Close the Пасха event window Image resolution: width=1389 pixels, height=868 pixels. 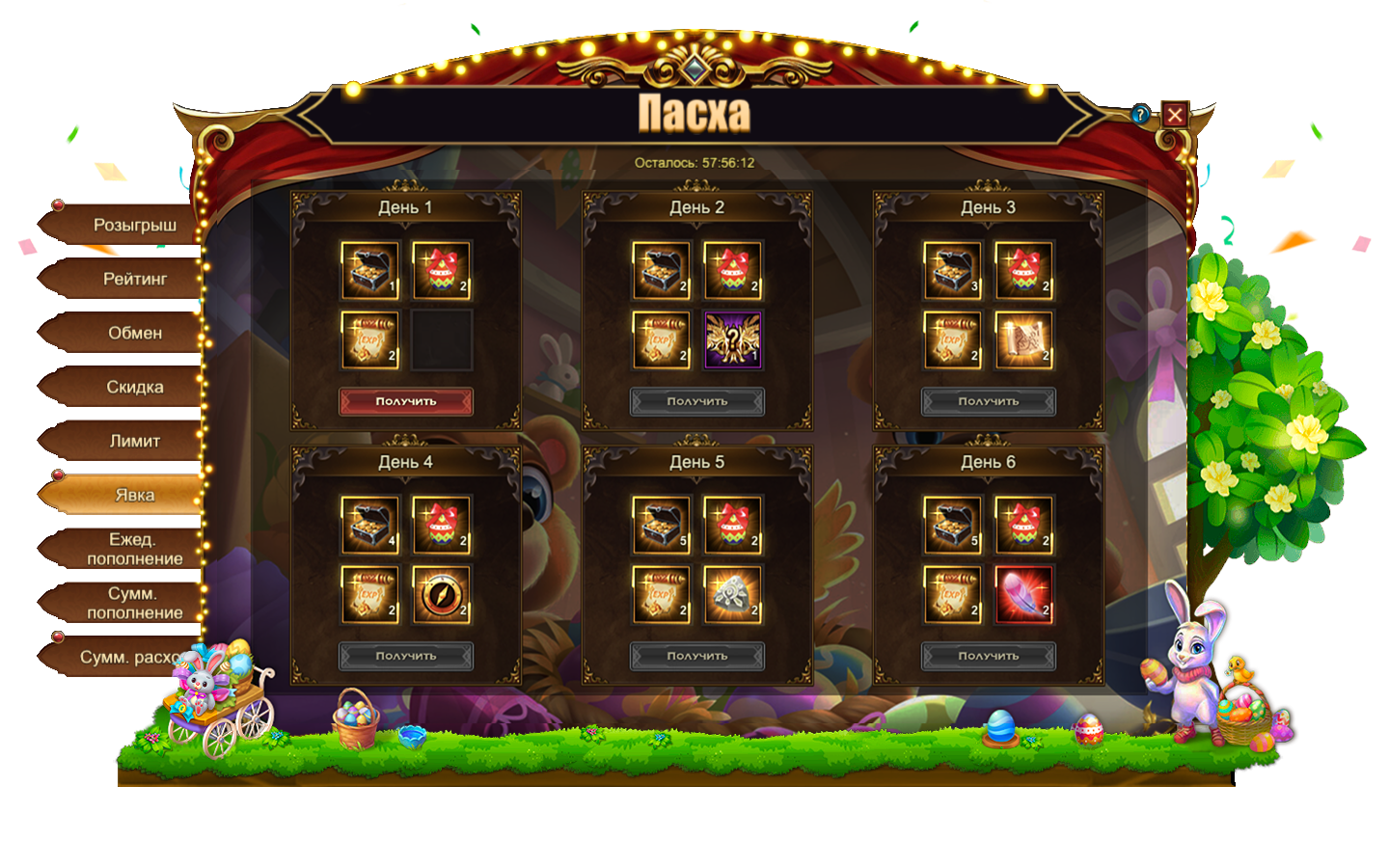[1175, 116]
